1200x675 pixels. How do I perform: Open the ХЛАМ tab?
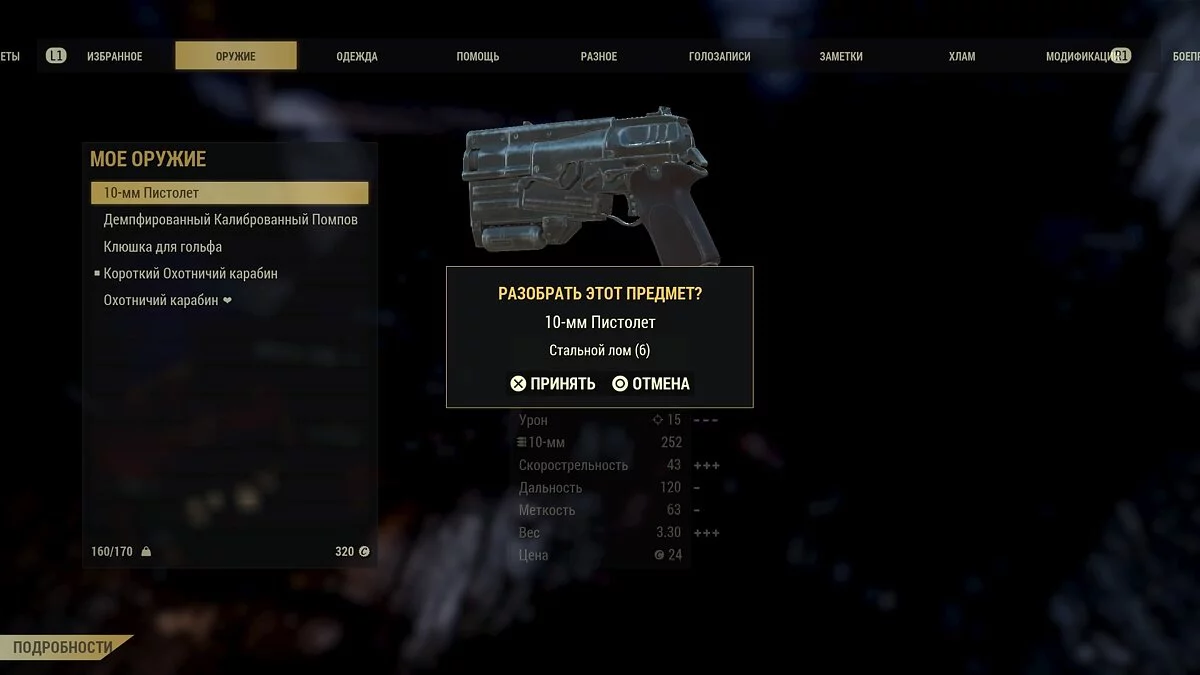pos(962,56)
